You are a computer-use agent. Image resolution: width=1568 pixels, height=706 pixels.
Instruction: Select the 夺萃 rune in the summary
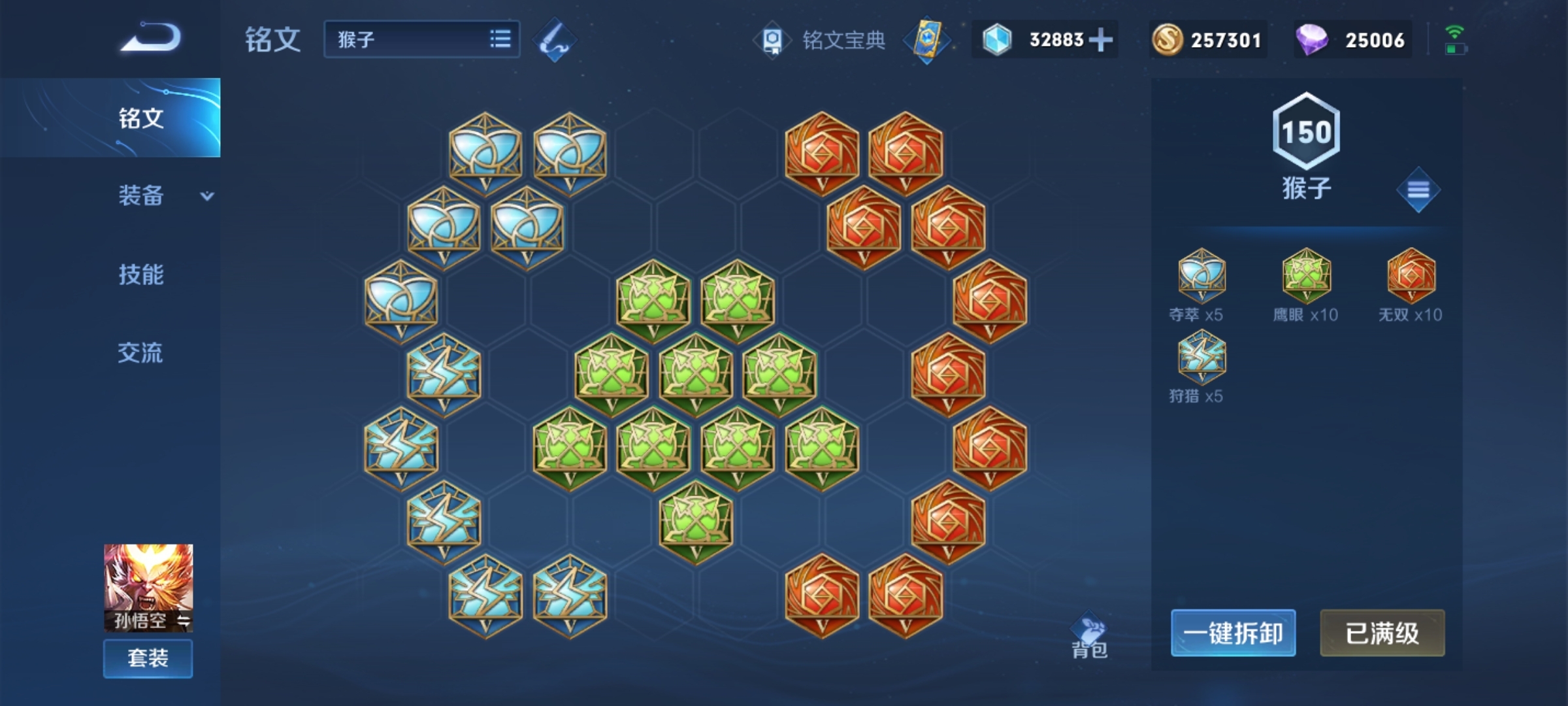tap(1201, 275)
